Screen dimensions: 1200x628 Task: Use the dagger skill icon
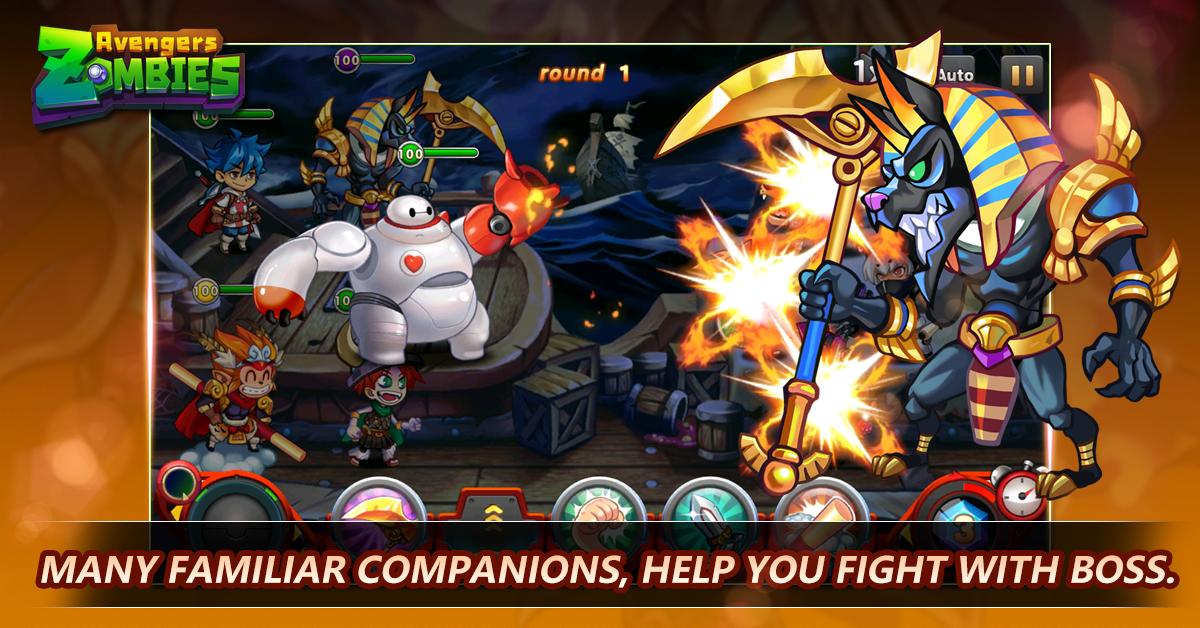[708, 503]
